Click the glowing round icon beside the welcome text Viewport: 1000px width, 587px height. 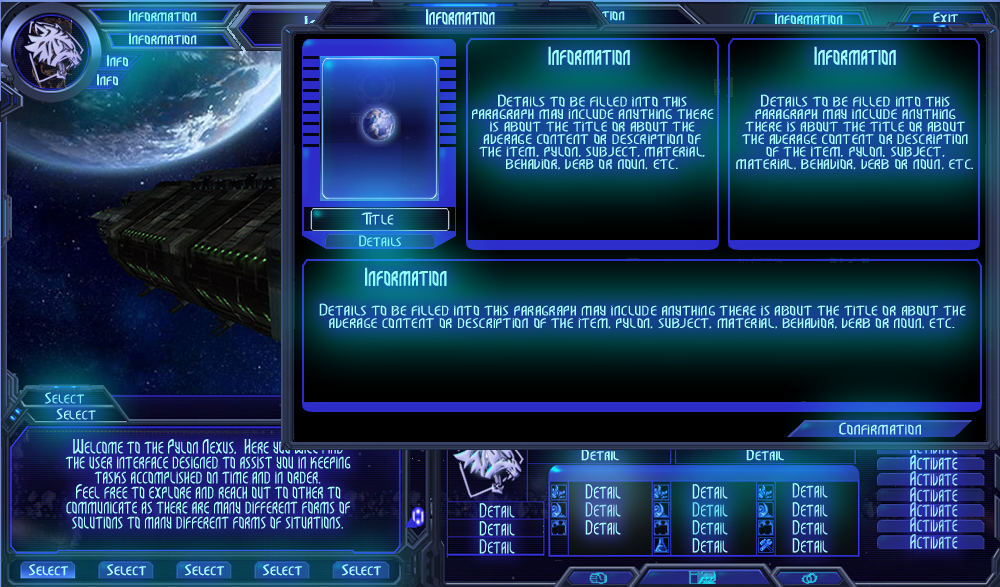click(417, 515)
